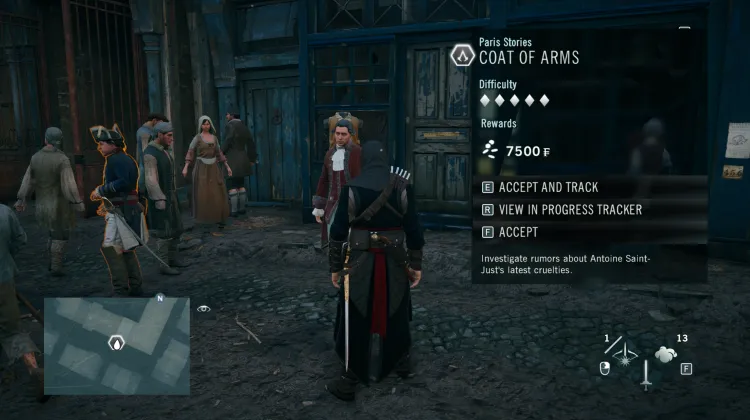Select the sword weapon icon
The image size is (750, 420).
[x=646, y=377]
